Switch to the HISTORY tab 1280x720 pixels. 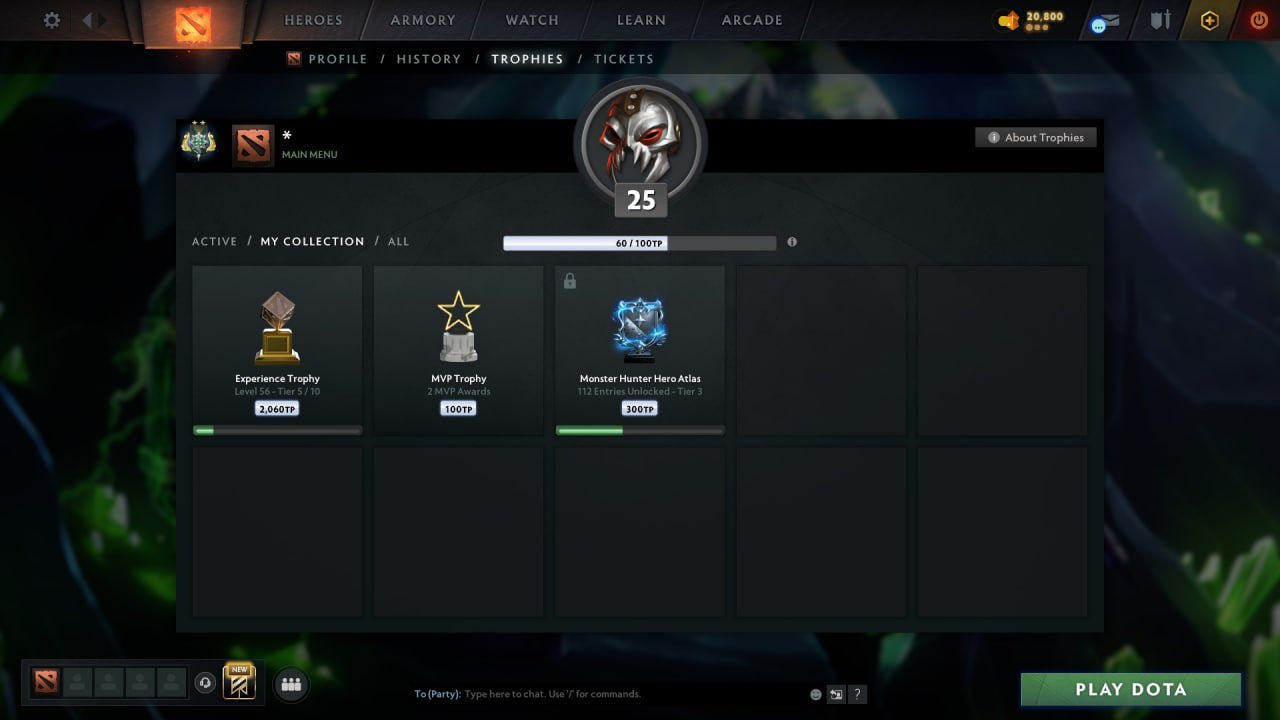pos(428,59)
